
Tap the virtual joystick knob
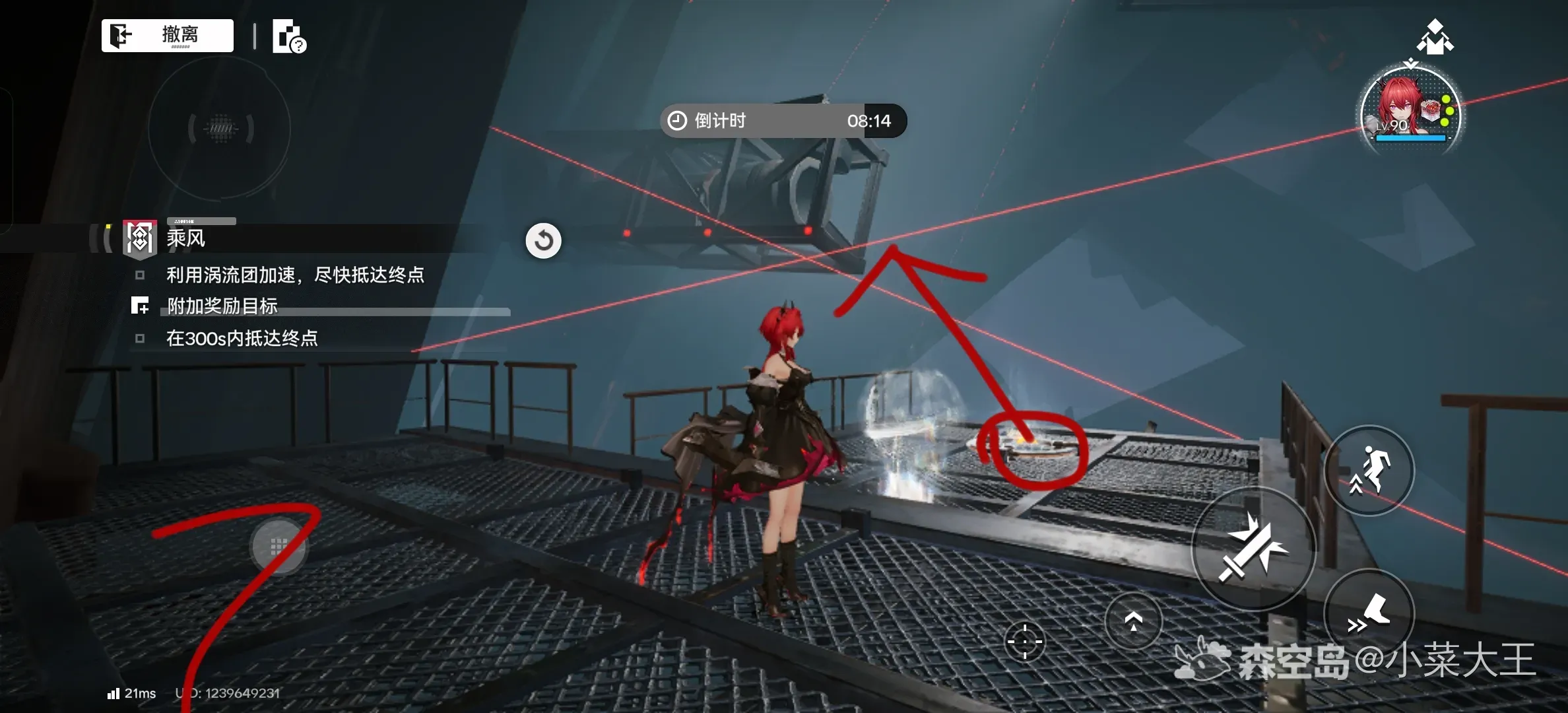click(x=279, y=546)
